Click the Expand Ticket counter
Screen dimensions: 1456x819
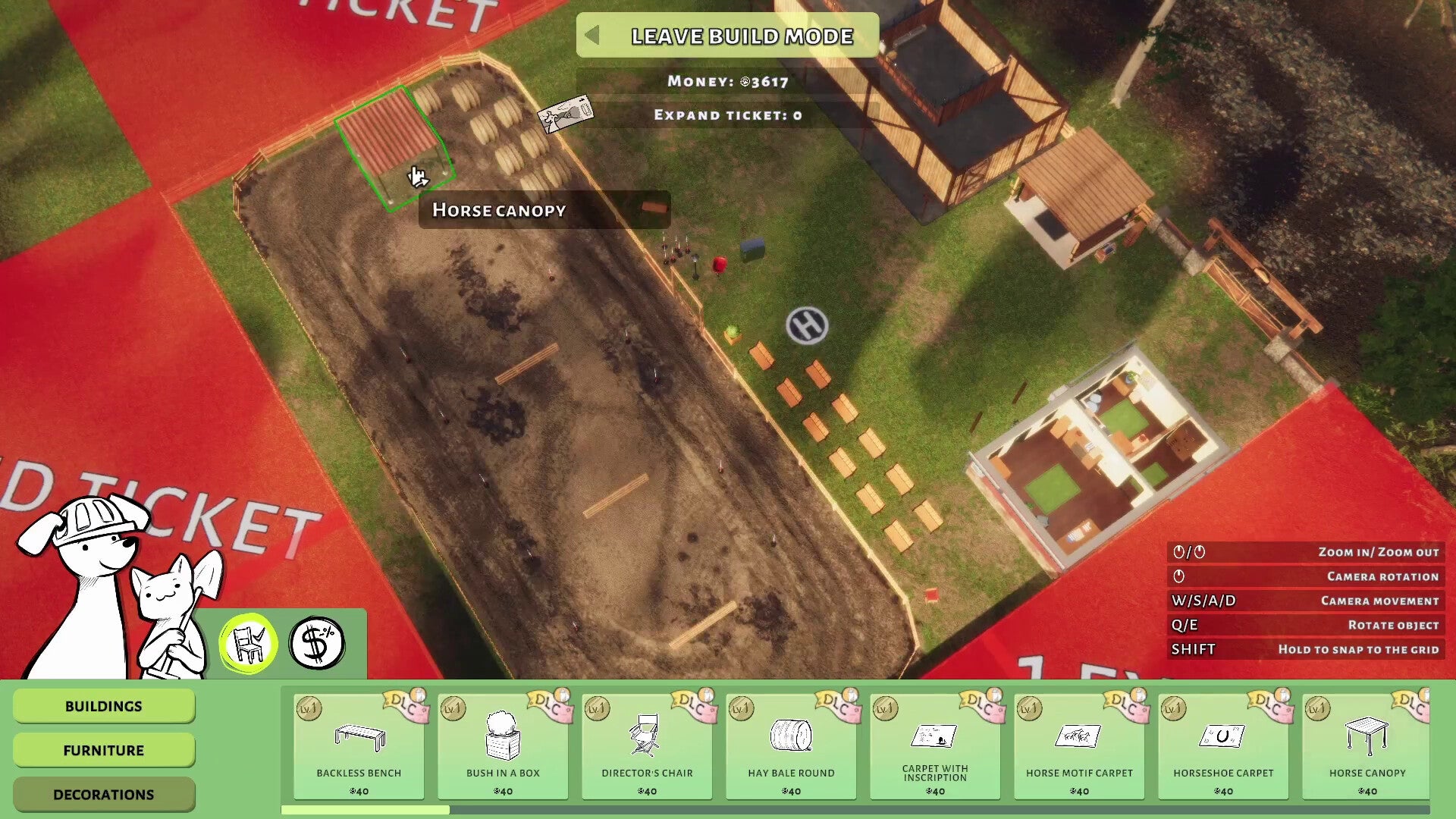[x=725, y=115]
